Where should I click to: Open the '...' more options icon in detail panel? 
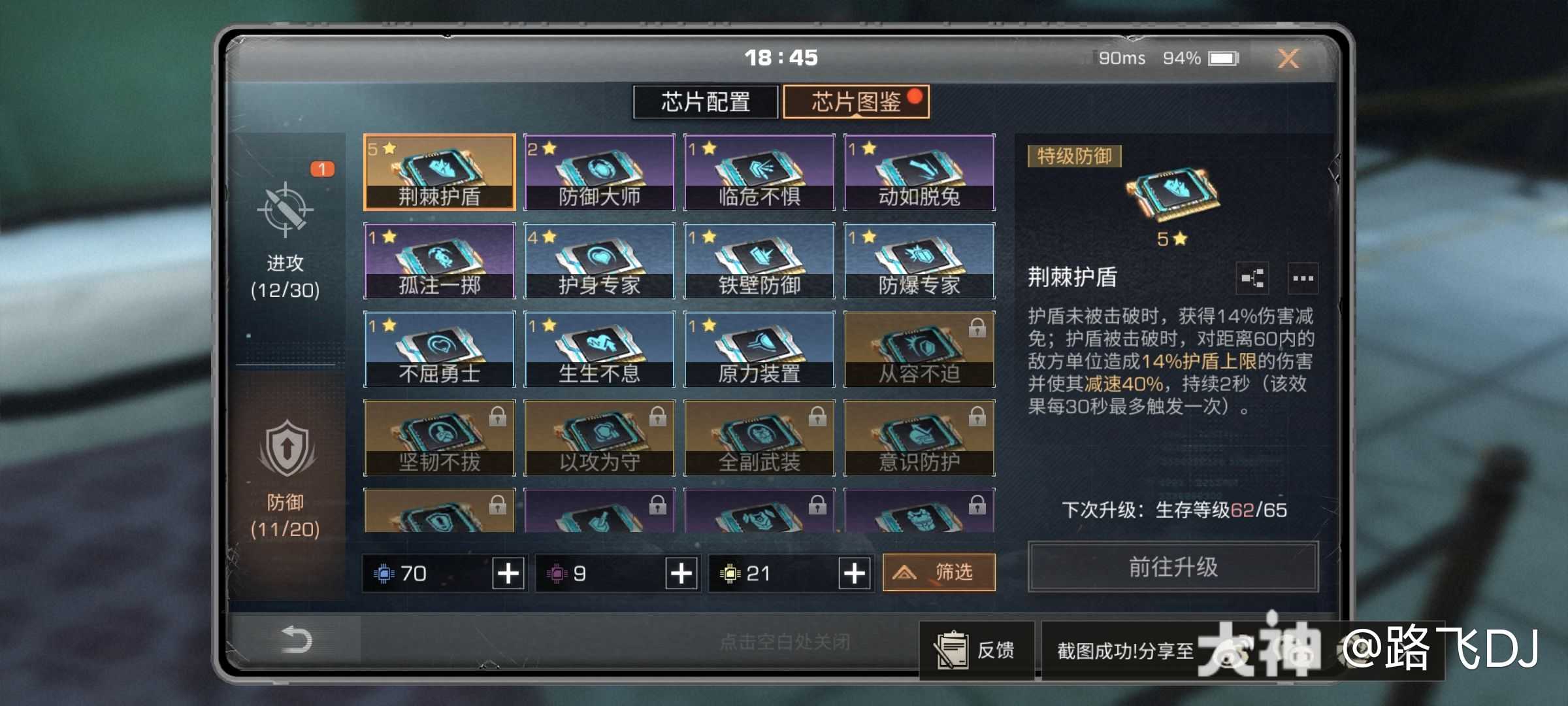click(x=1303, y=279)
